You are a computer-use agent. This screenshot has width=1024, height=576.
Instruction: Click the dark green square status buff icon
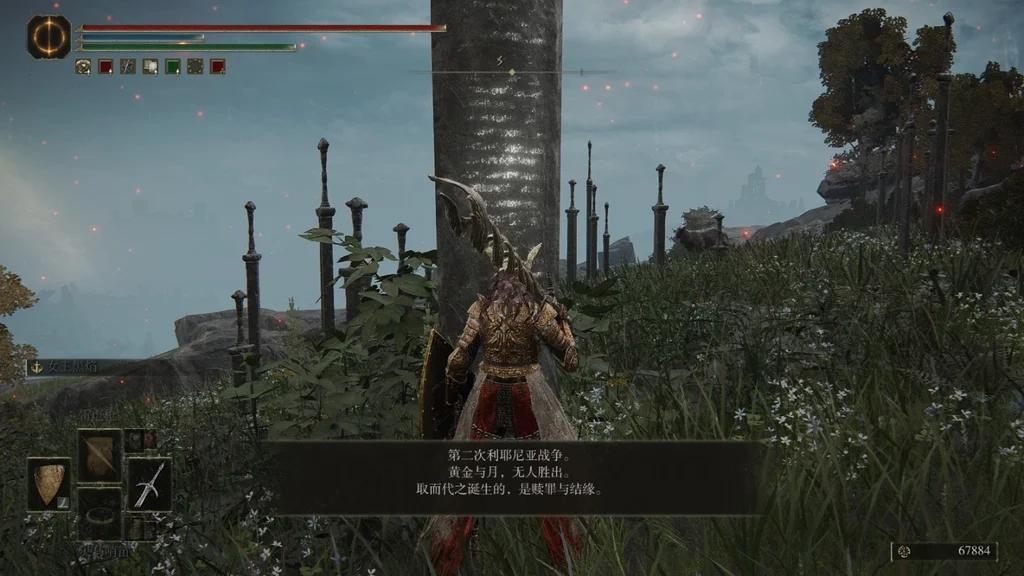coord(172,67)
